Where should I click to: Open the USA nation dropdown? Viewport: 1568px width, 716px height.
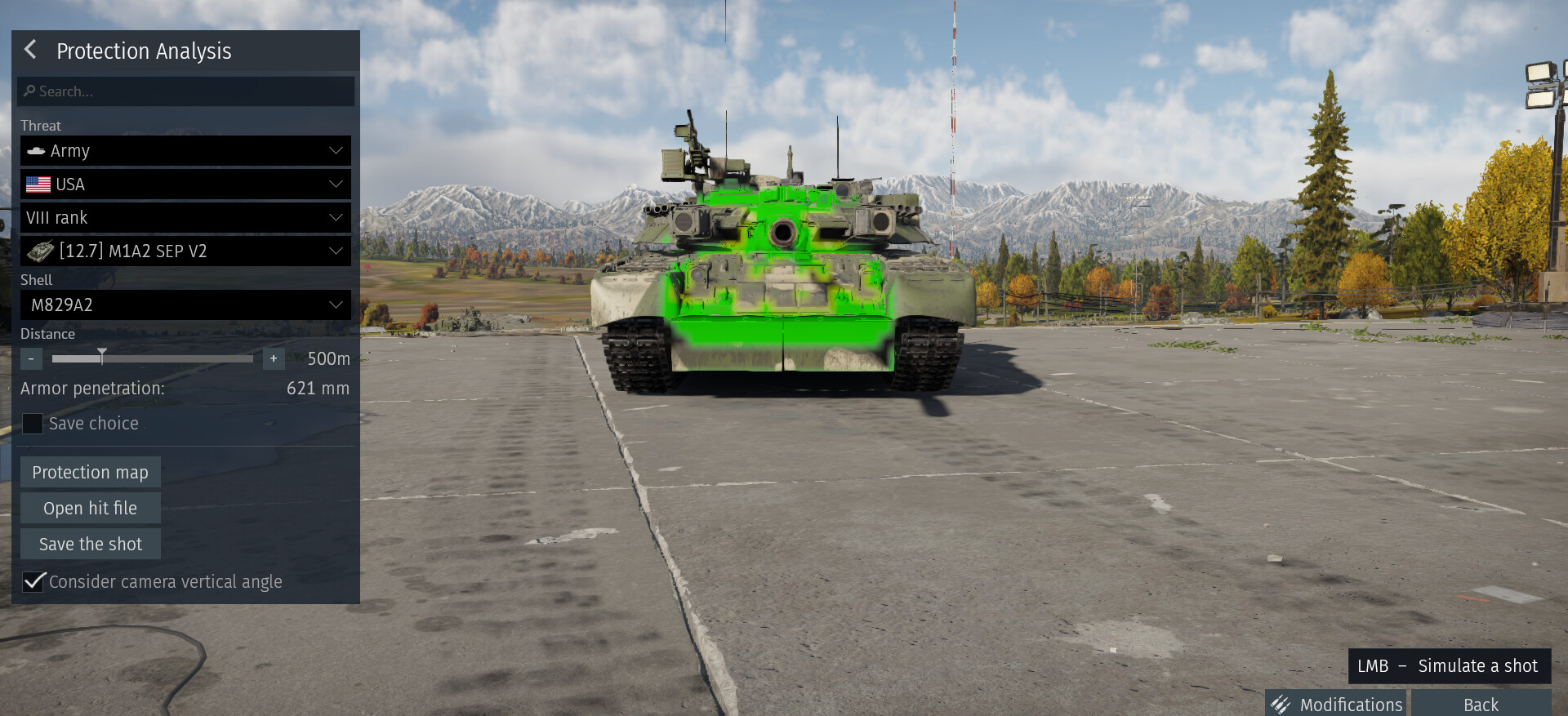click(185, 185)
